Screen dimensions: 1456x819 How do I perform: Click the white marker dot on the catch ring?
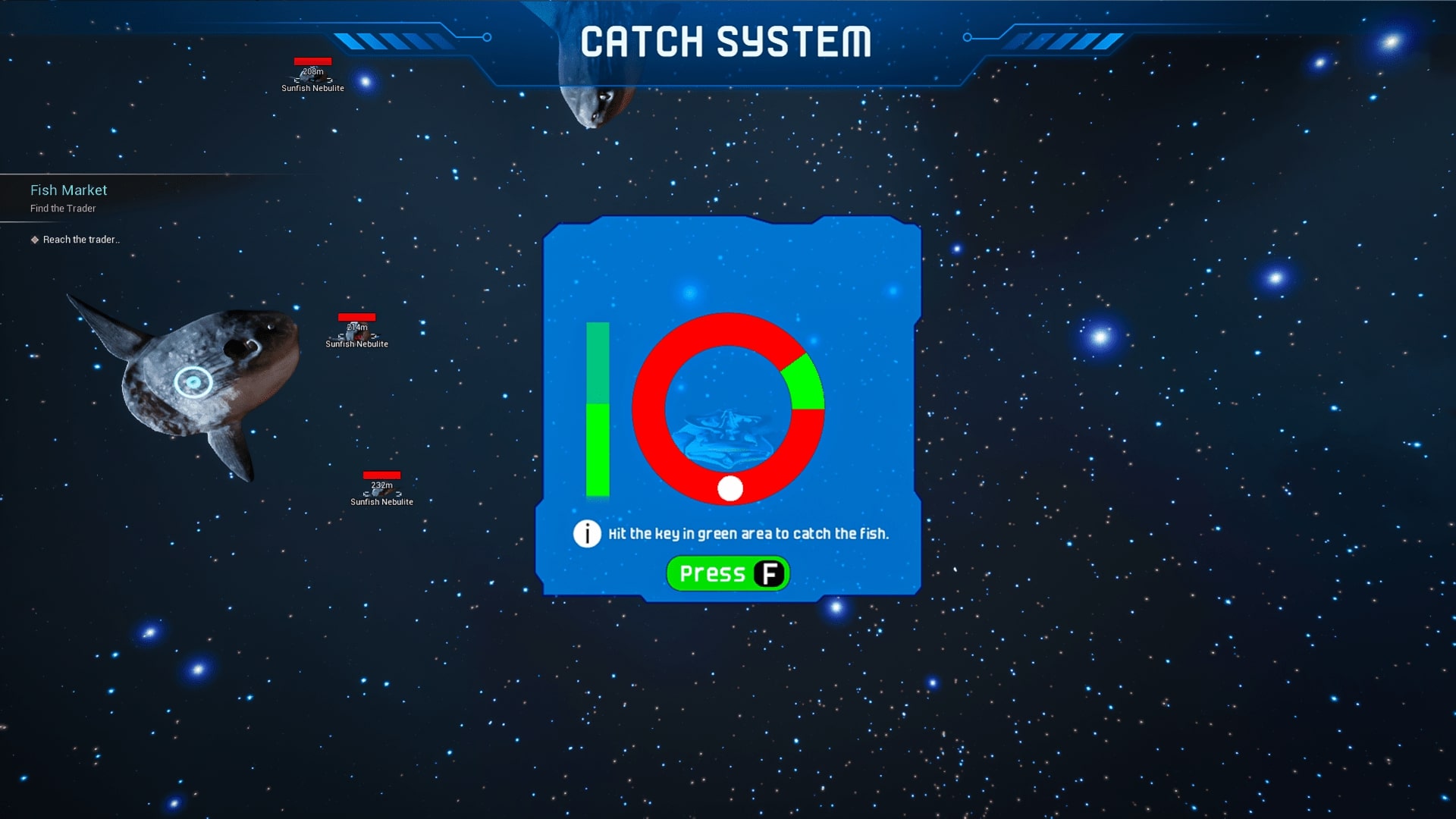tap(730, 489)
